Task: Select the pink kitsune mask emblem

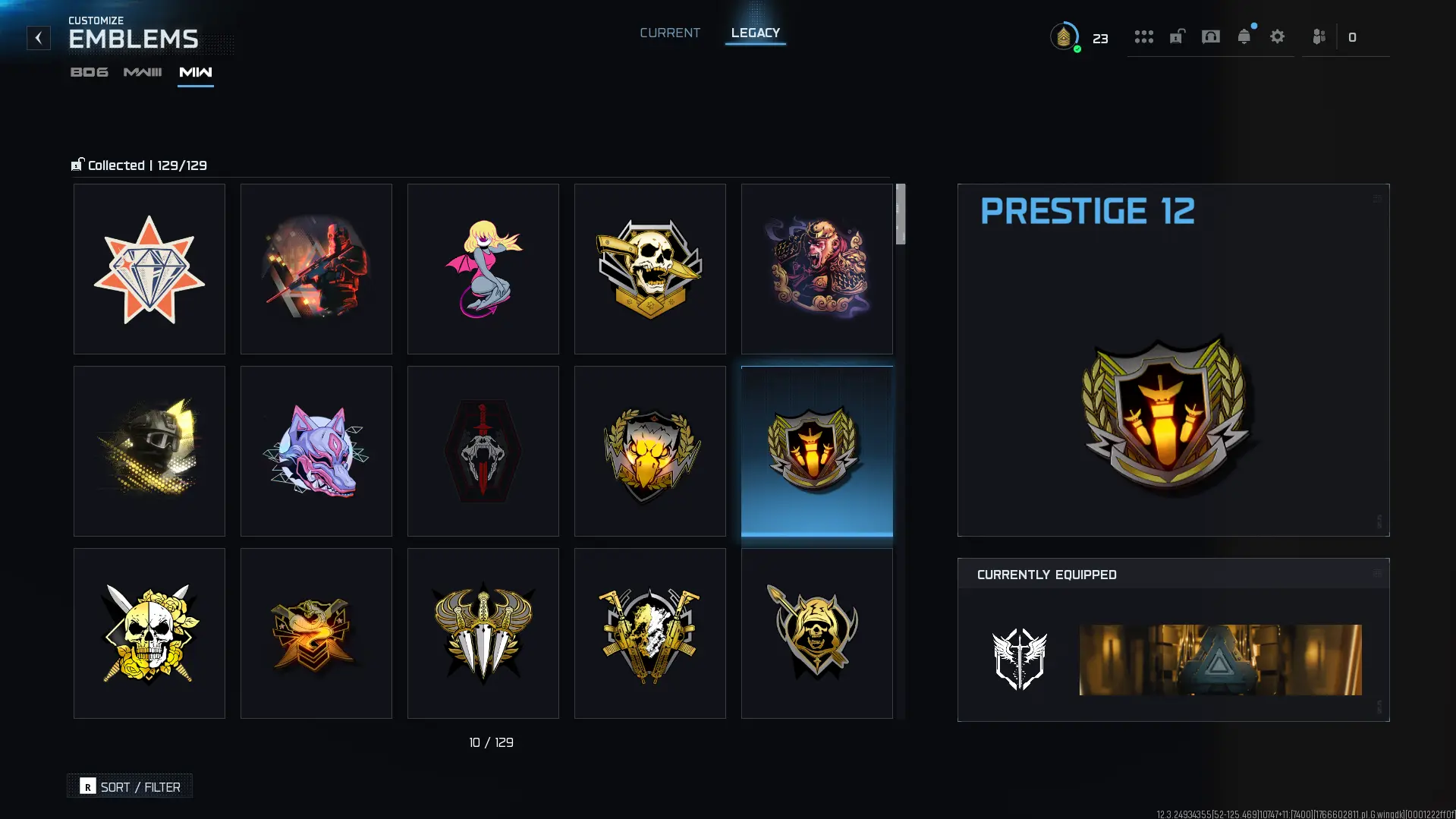Action: 316,451
